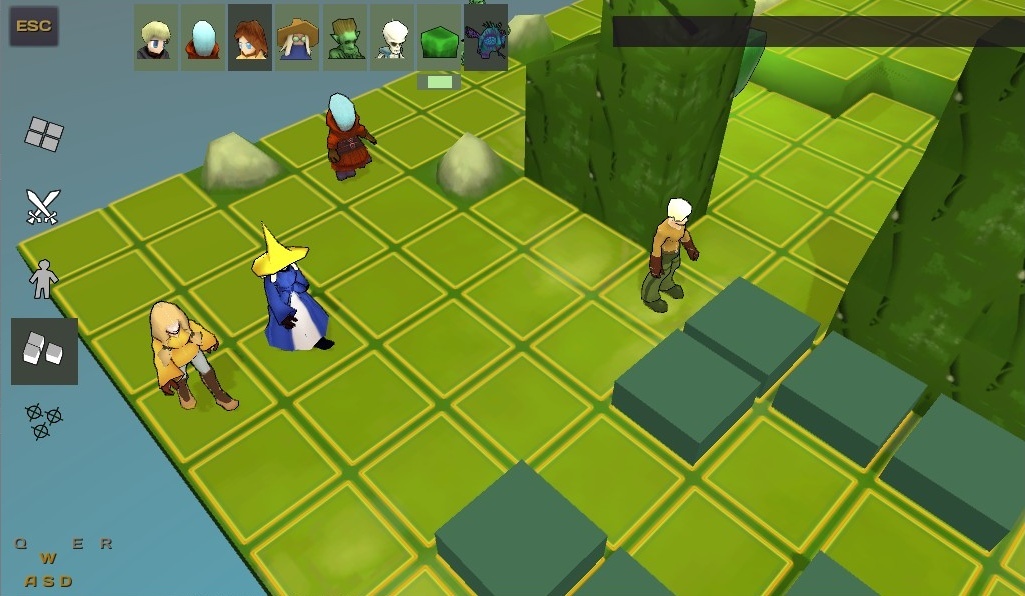Click the dark bar at the top right

coord(818,31)
